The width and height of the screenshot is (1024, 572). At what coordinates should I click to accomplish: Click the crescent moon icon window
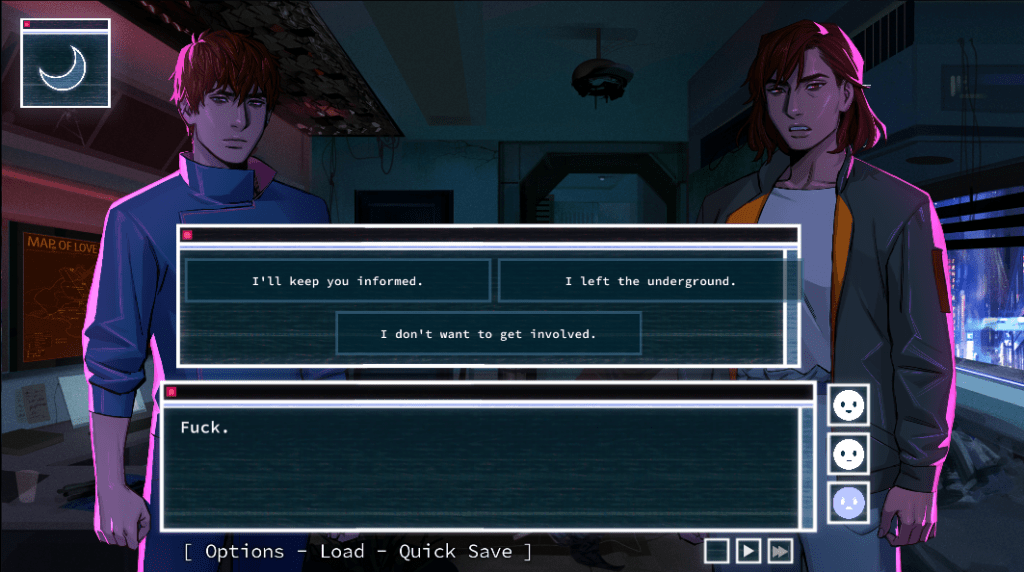(65, 67)
